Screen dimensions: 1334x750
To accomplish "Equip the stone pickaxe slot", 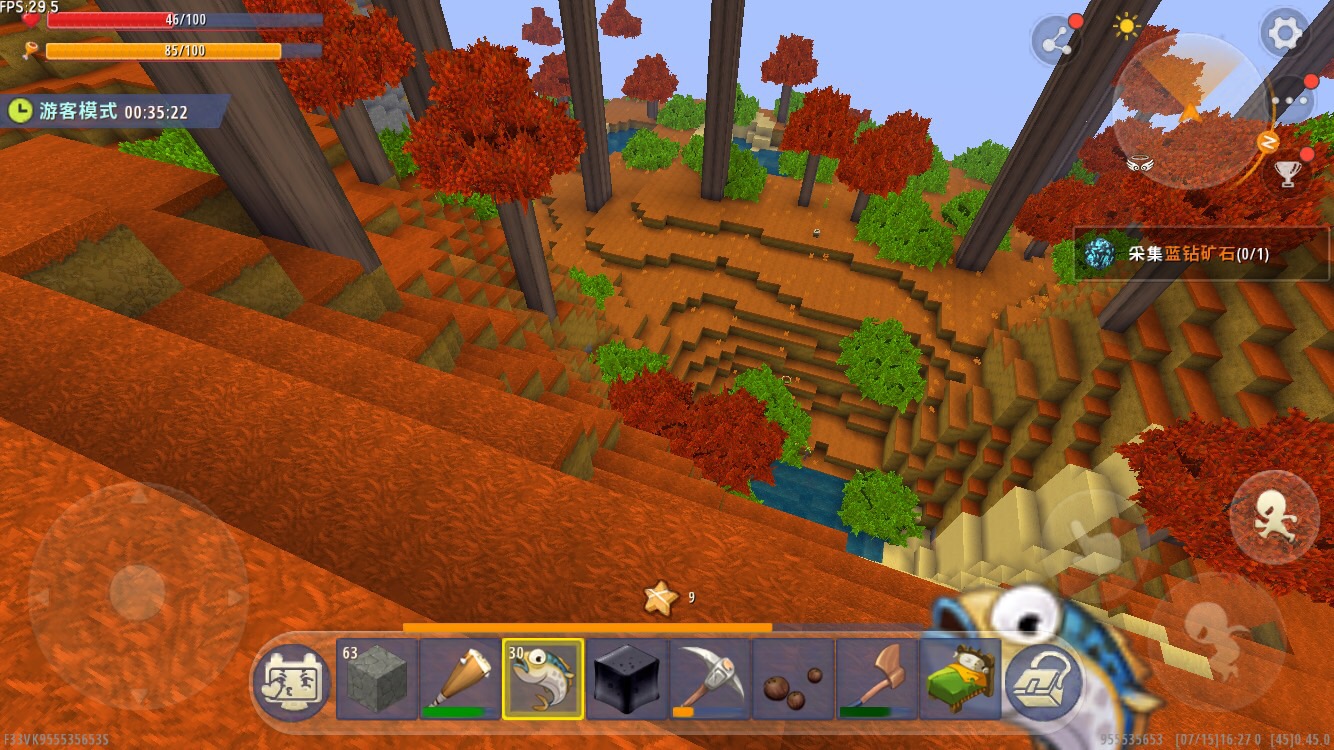I will pyautogui.click(x=709, y=679).
